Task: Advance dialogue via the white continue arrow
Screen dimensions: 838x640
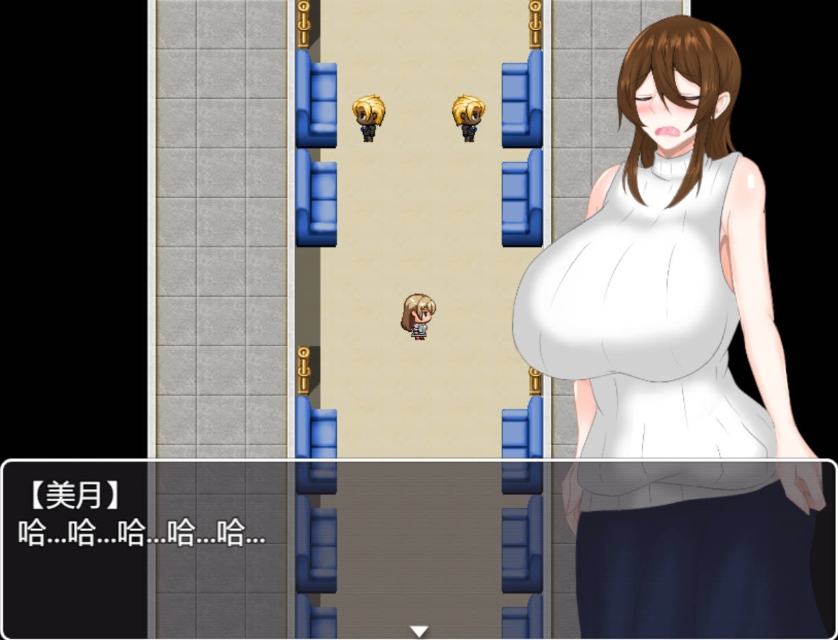Action: [x=419, y=631]
